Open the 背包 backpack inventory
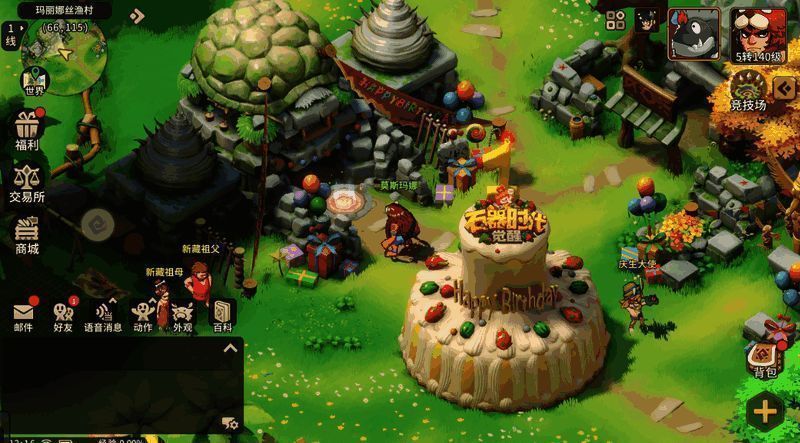The image size is (800, 443). (765, 358)
